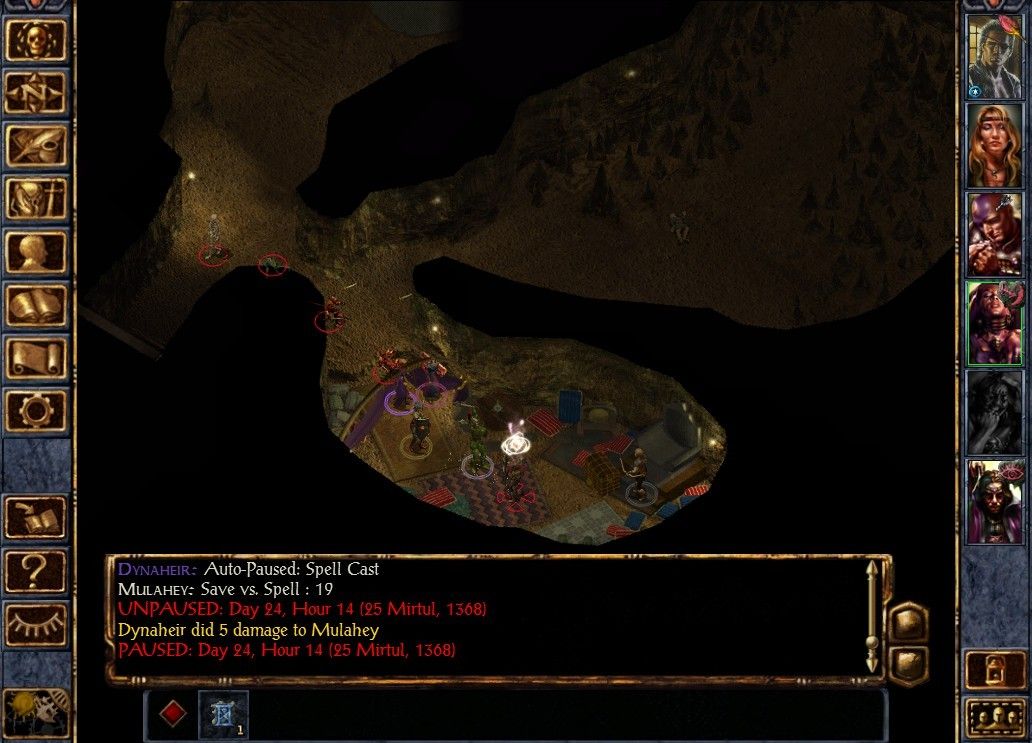This screenshot has width=1032, height=743.
Task: Open the inventory screen
Action: pyautogui.click(x=36, y=199)
